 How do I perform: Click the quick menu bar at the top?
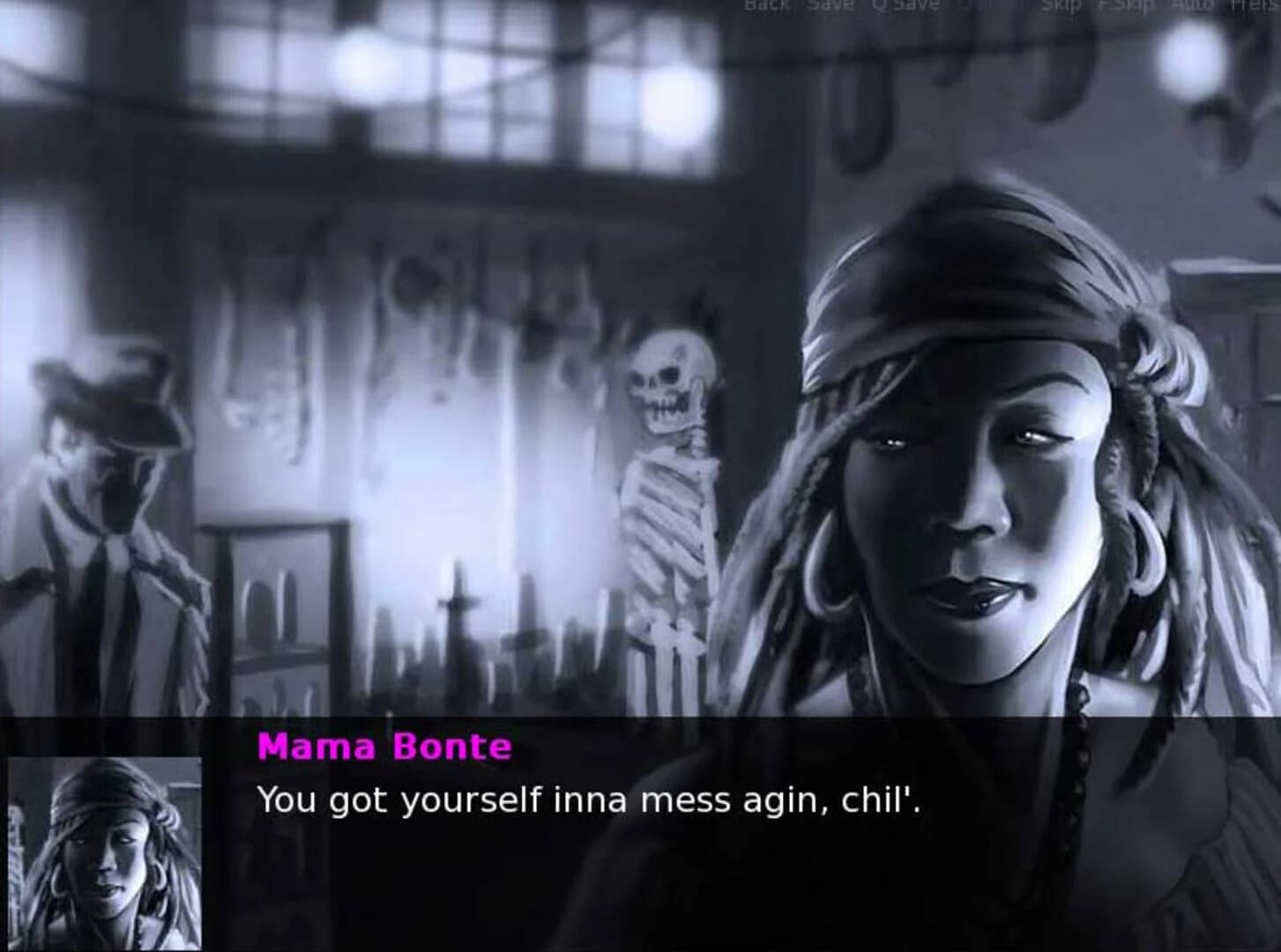pyautogui.click(x=1014, y=5)
